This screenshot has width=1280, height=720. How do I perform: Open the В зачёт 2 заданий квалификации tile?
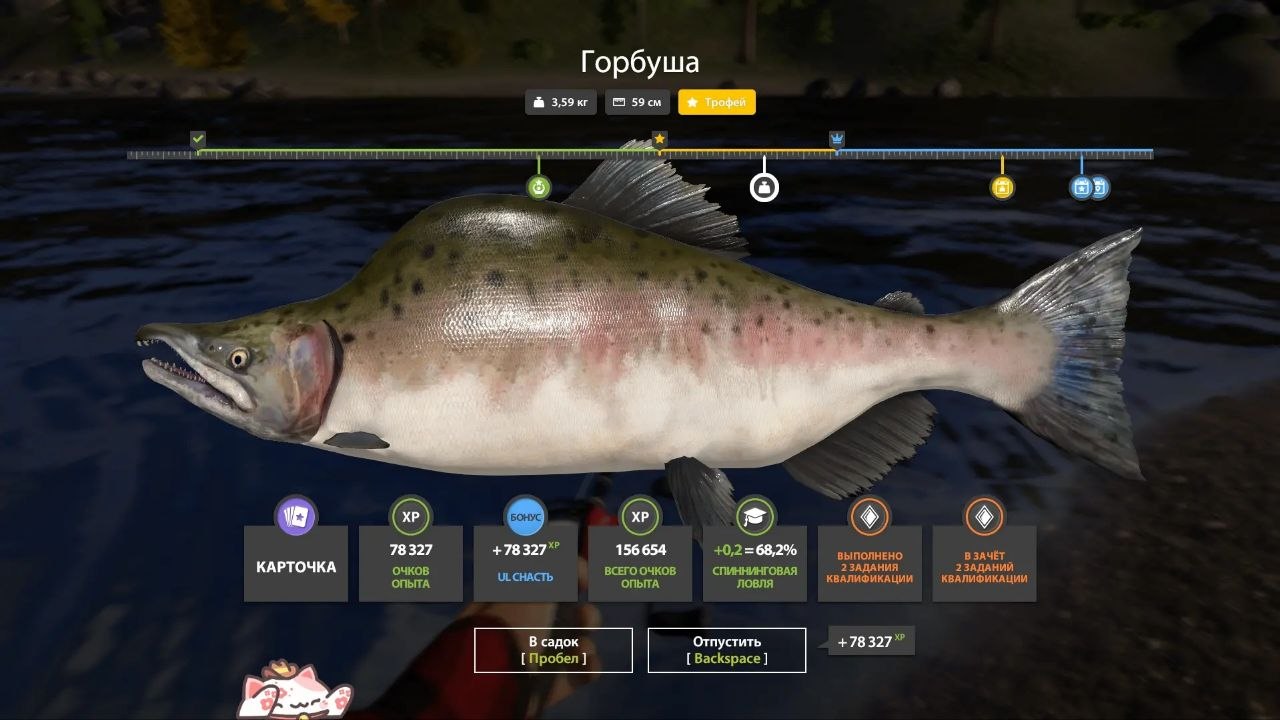(x=984, y=565)
